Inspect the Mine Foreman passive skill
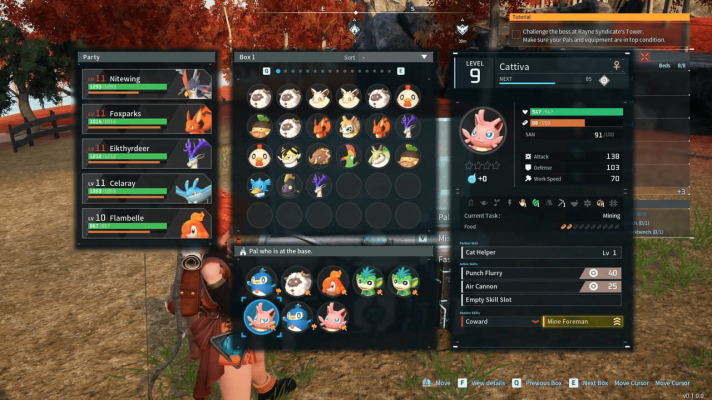This screenshot has width=712, height=400. point(582,321)
